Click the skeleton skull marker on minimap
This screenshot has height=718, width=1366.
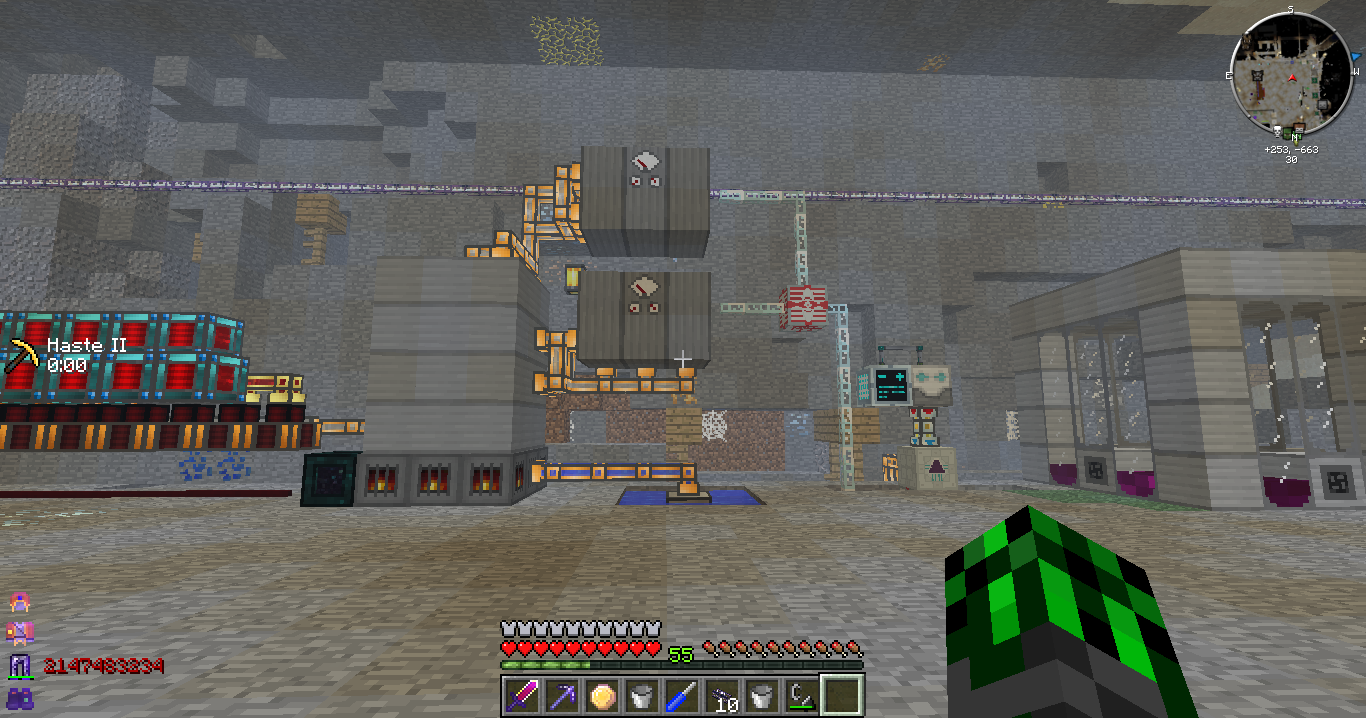pos(1279,131)
